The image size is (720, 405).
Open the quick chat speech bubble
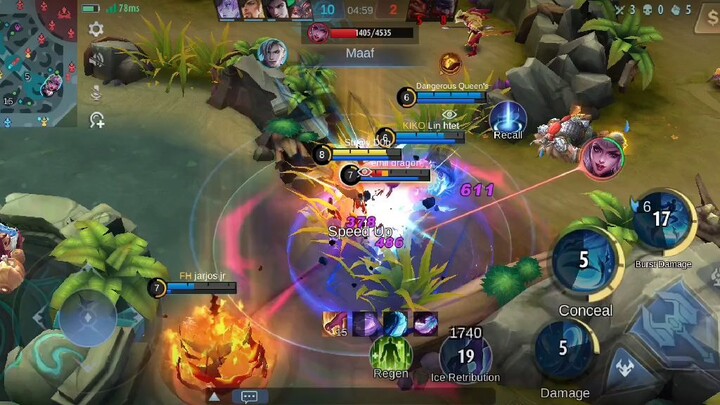click(249, 396)
